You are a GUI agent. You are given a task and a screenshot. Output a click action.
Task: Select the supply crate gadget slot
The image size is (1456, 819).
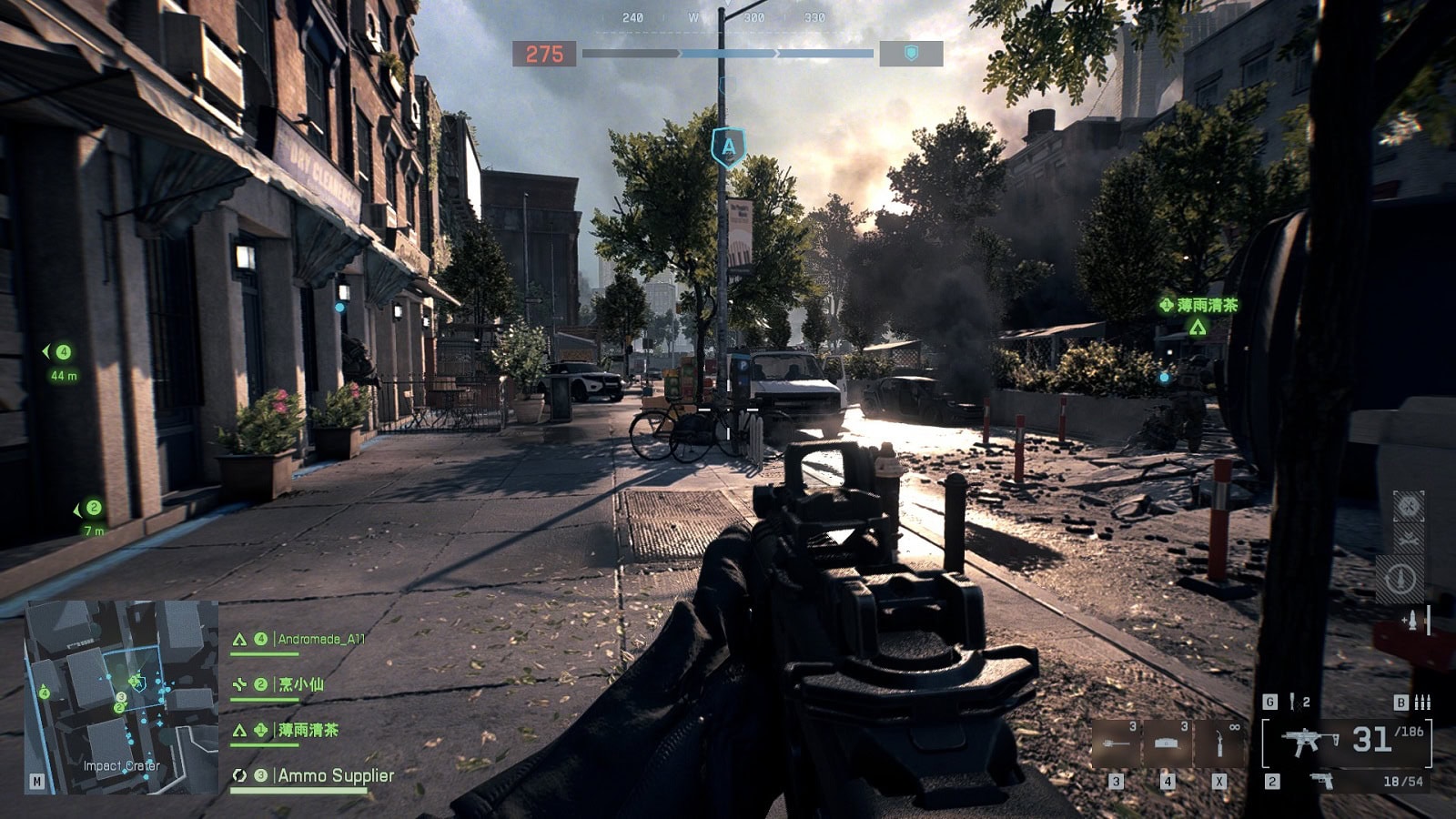1168,743
